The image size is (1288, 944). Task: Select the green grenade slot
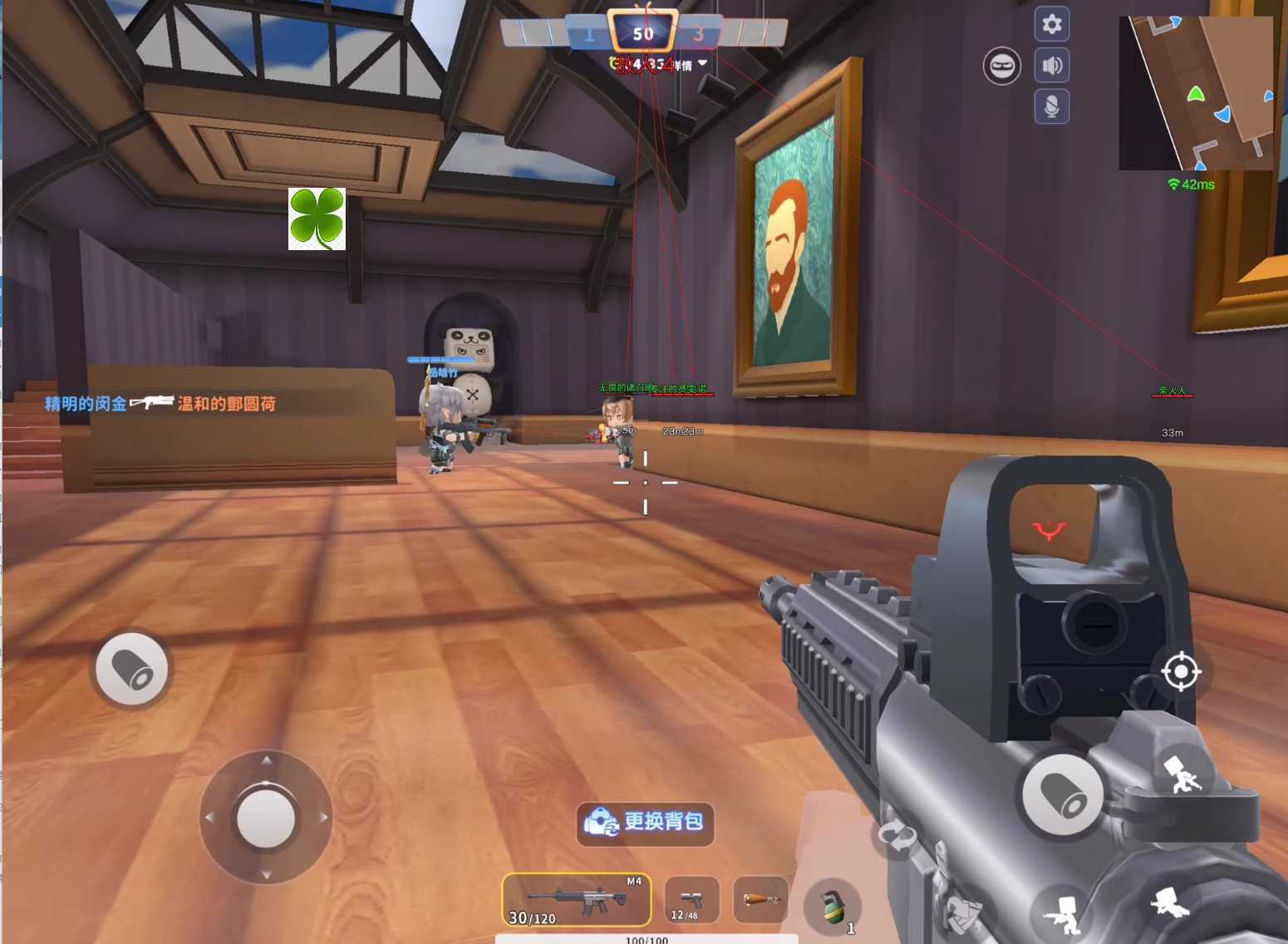pyautogui.click(x=832, y=907)
